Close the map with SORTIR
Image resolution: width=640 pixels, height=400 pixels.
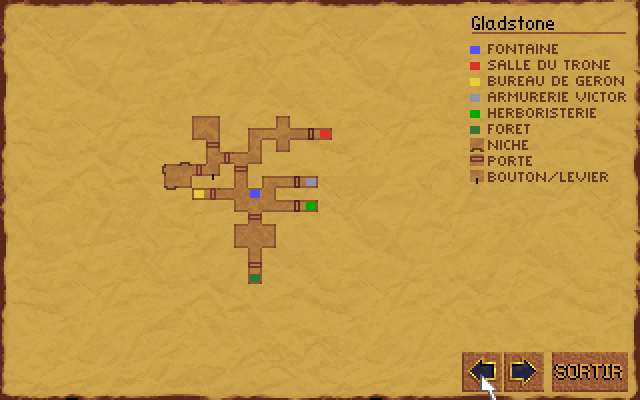(590, 371)
